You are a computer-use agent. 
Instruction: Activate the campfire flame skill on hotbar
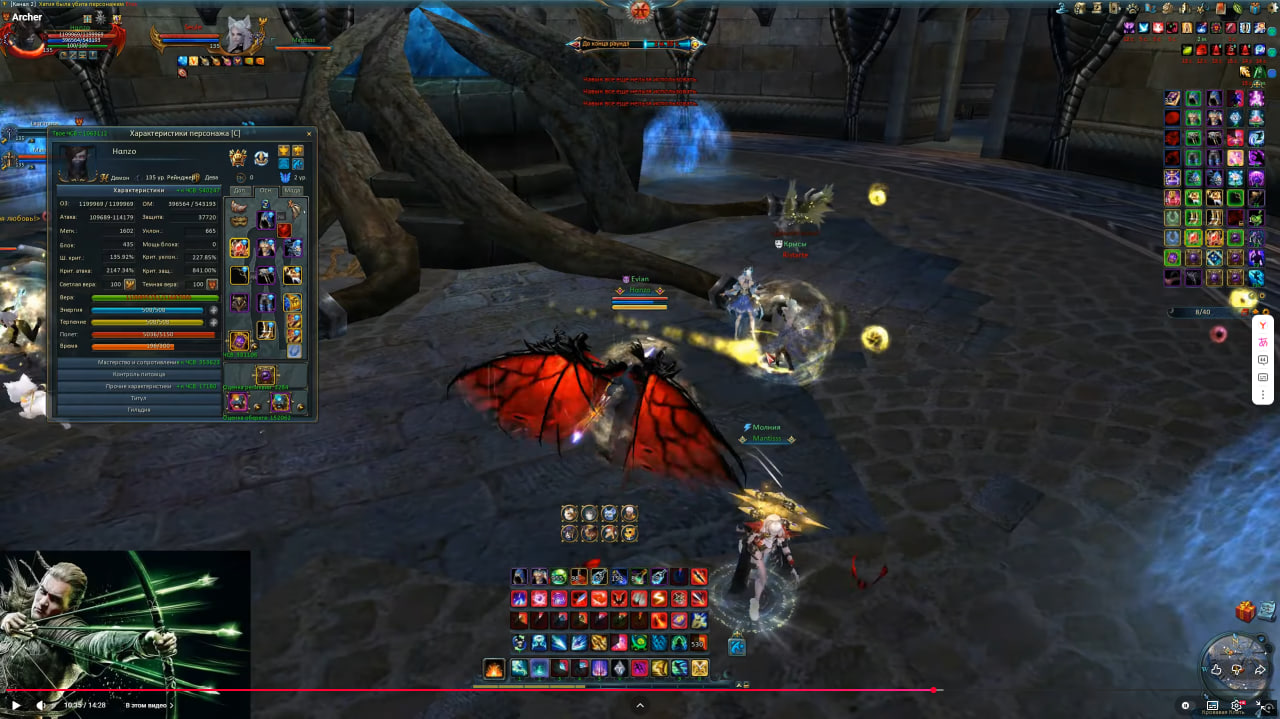494,668
